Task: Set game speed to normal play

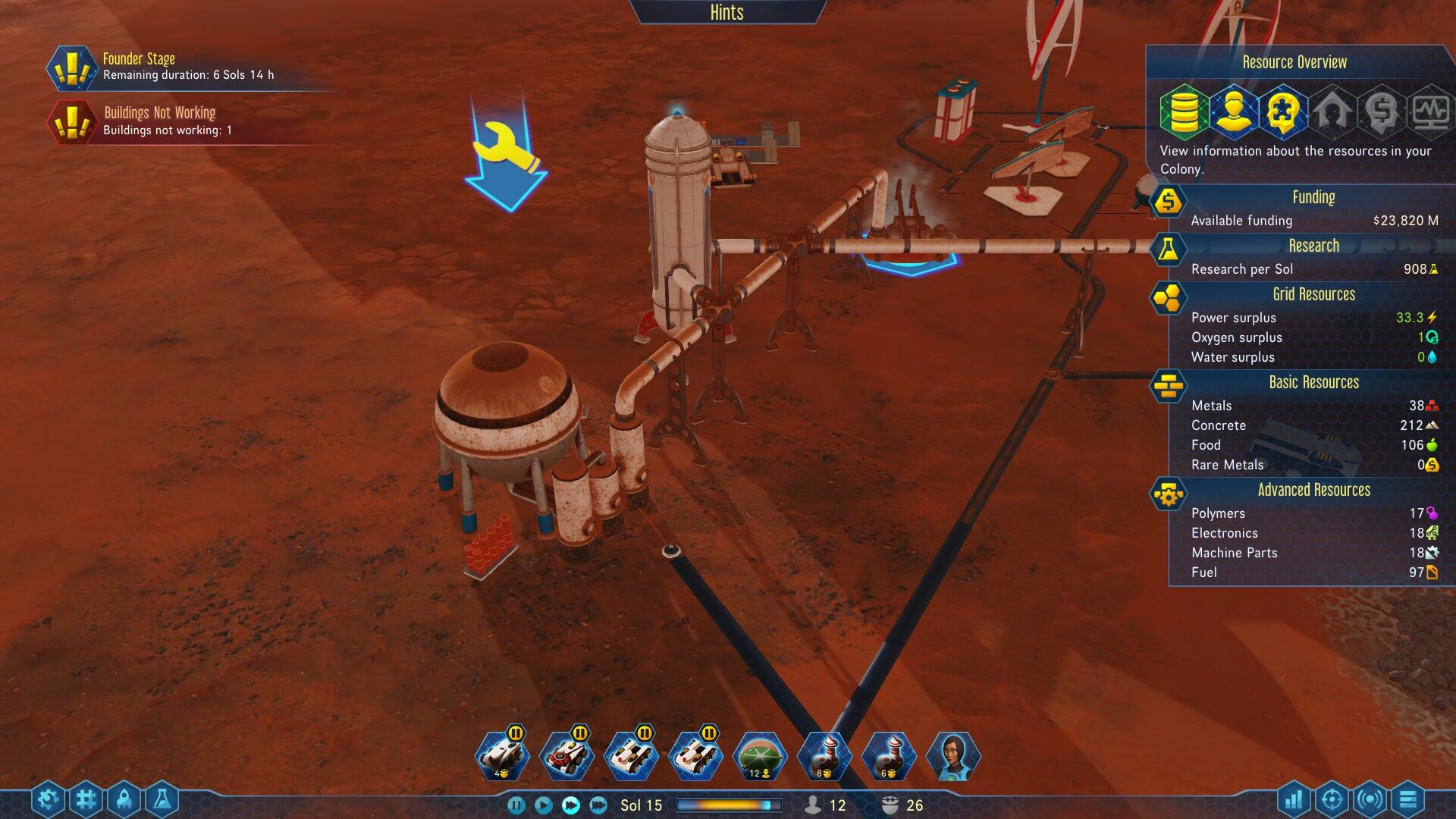Action: [543, 805]
